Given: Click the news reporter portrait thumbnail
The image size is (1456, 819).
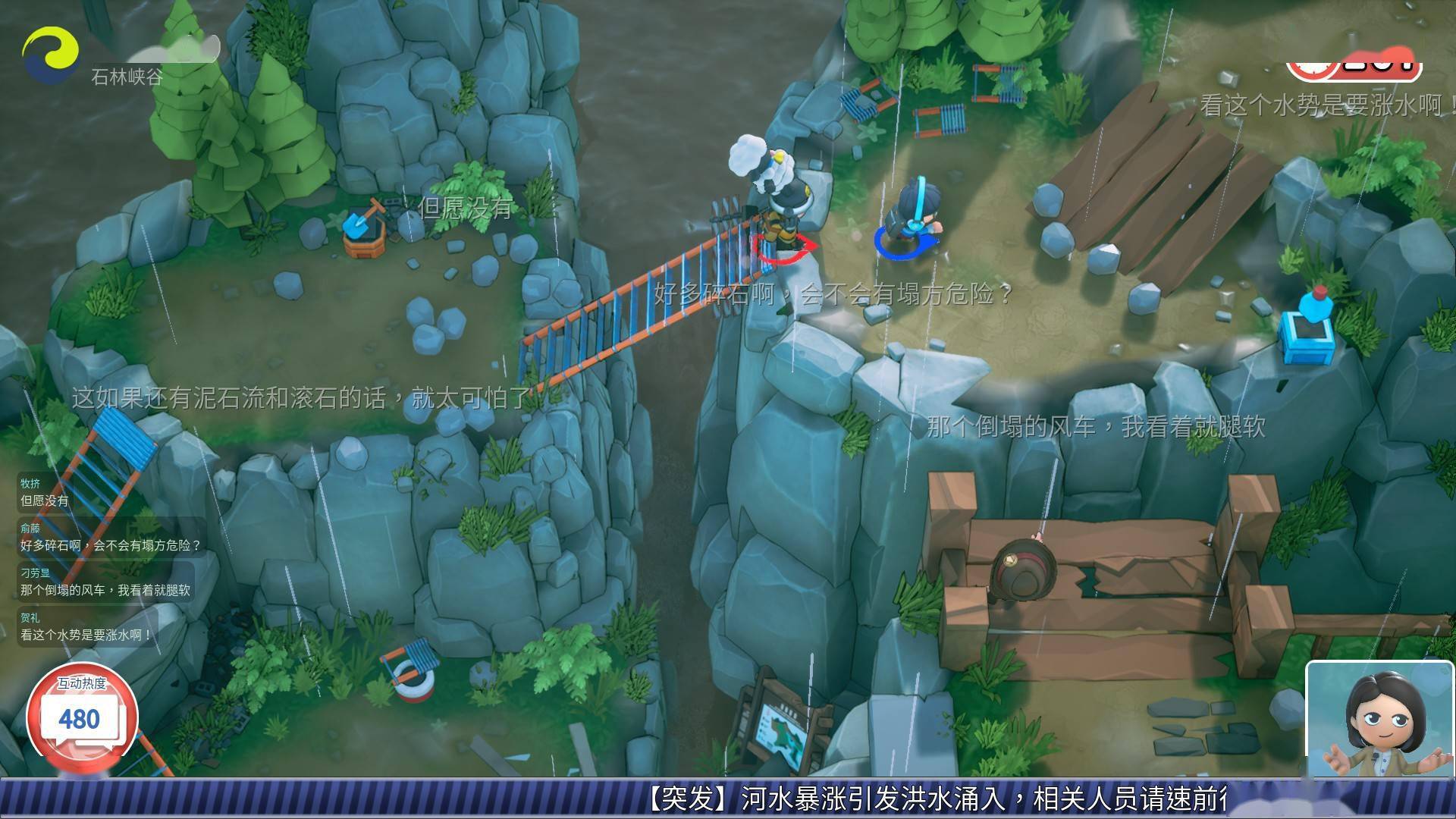Looking at the screenshot, I should pos(1379,719).
